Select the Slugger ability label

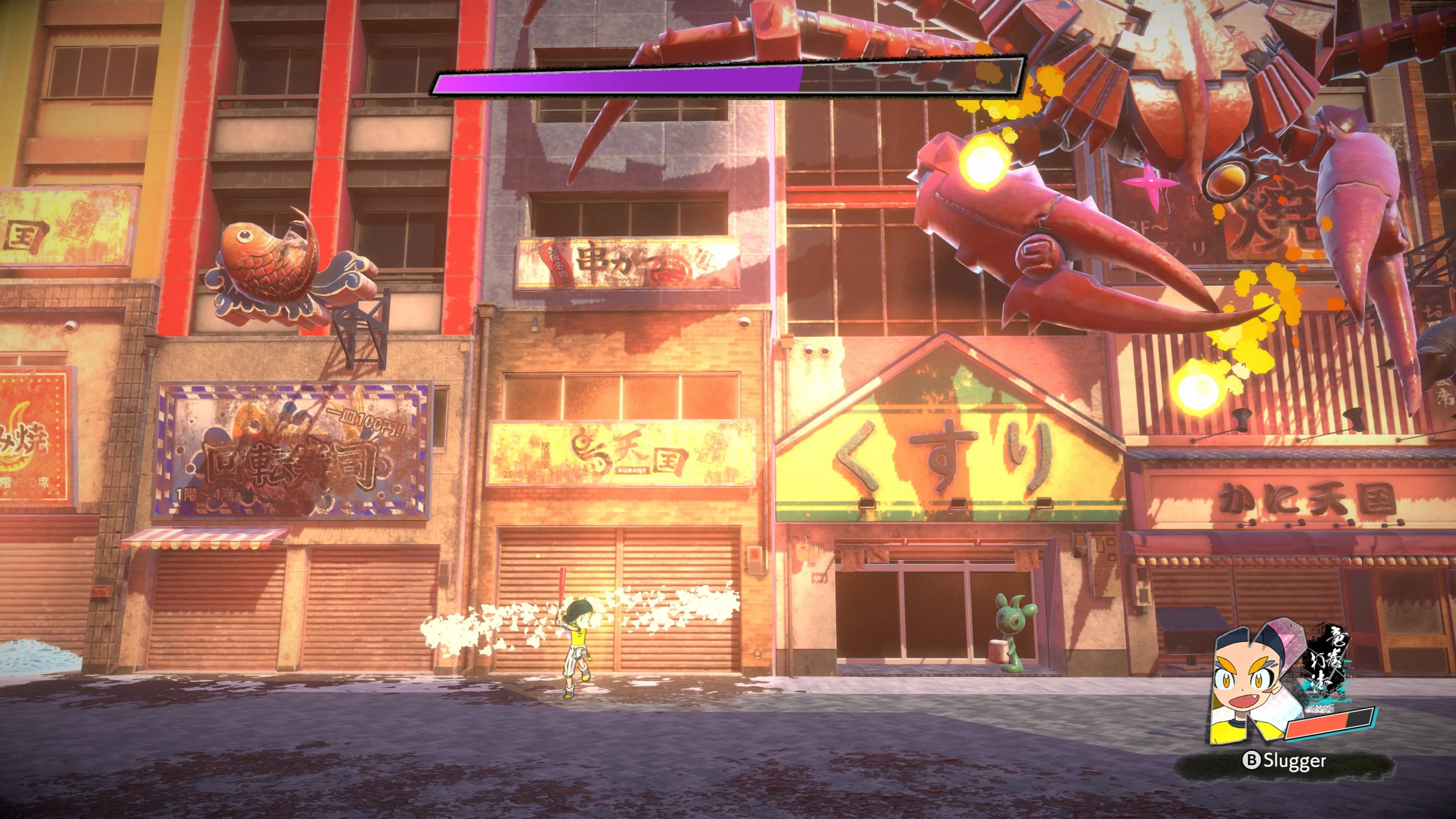pos(1285,761)
